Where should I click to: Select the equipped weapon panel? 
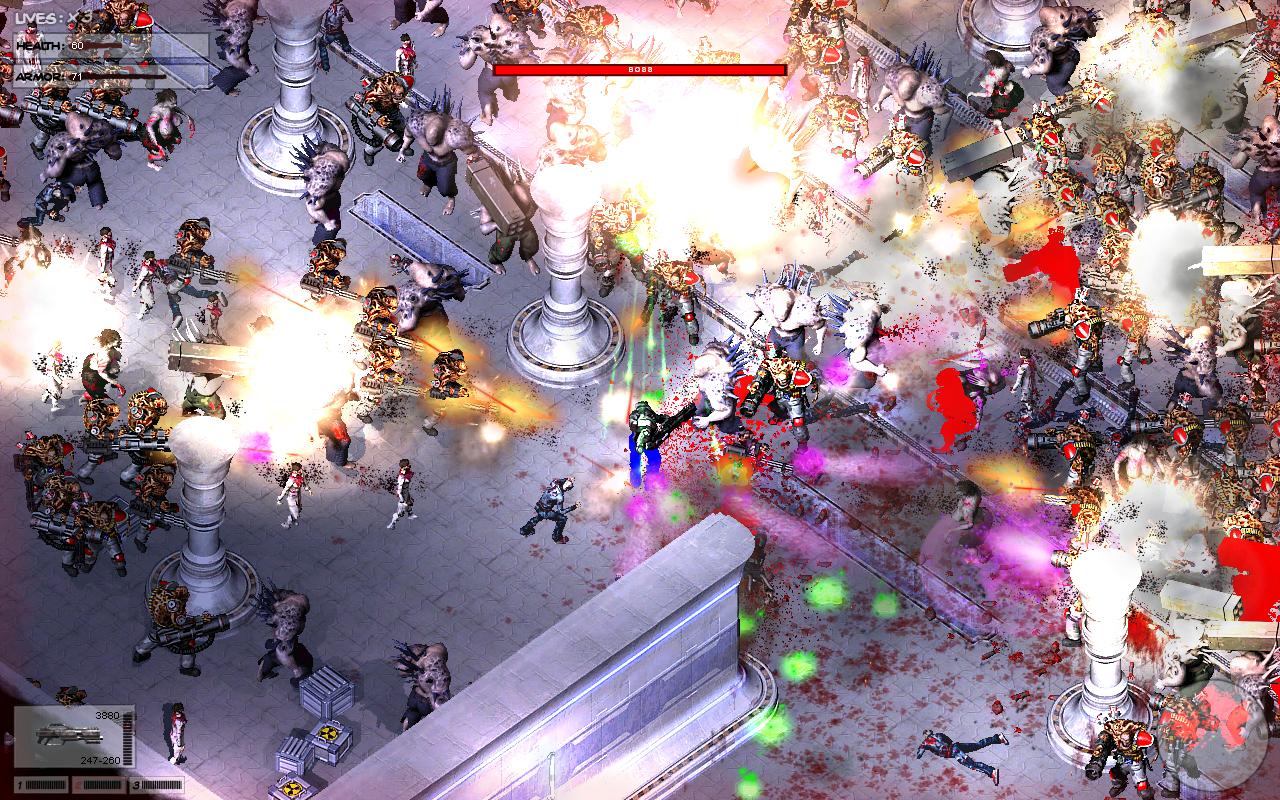[x=73, y=737]
